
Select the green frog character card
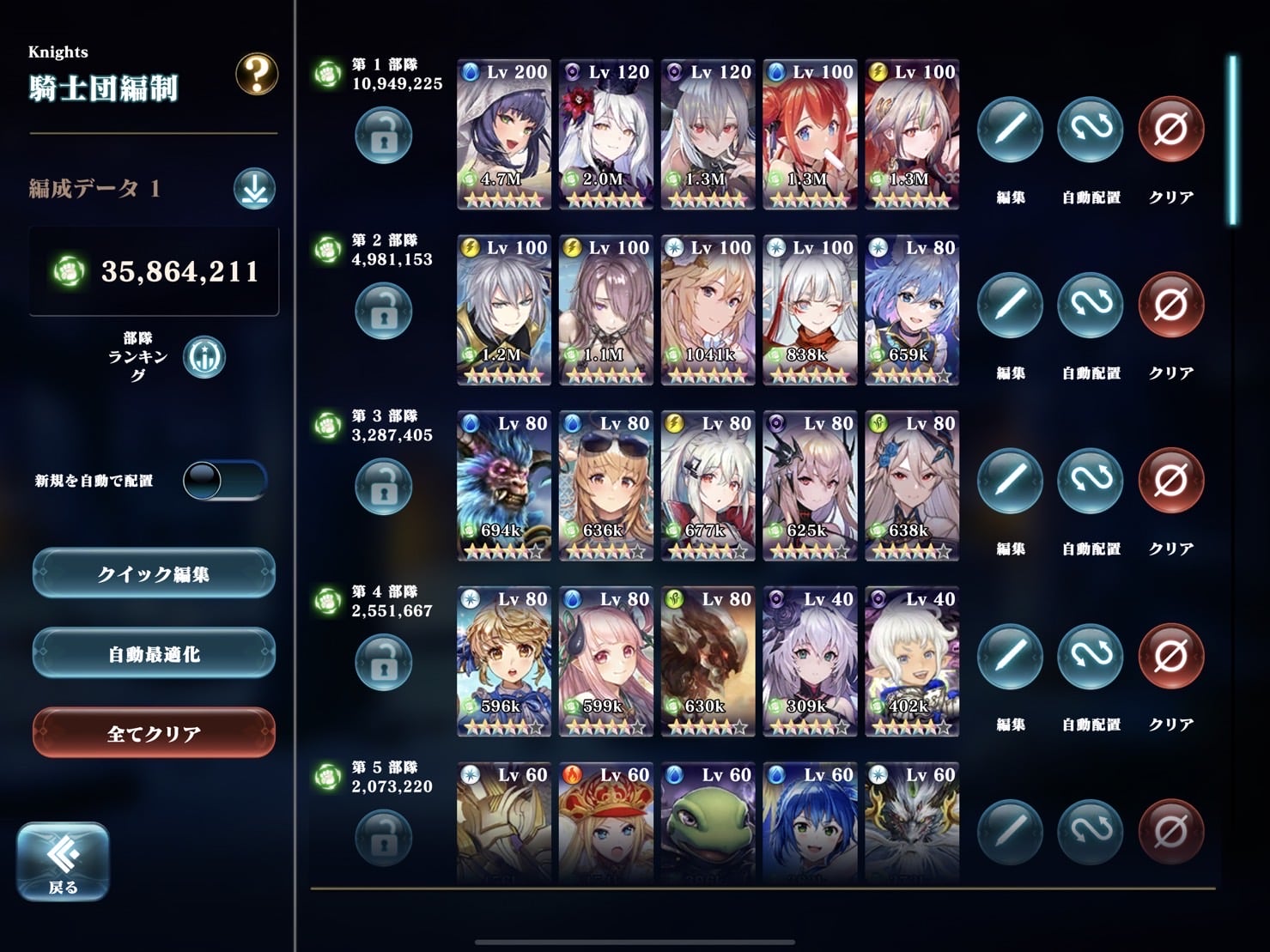(708, 822)
